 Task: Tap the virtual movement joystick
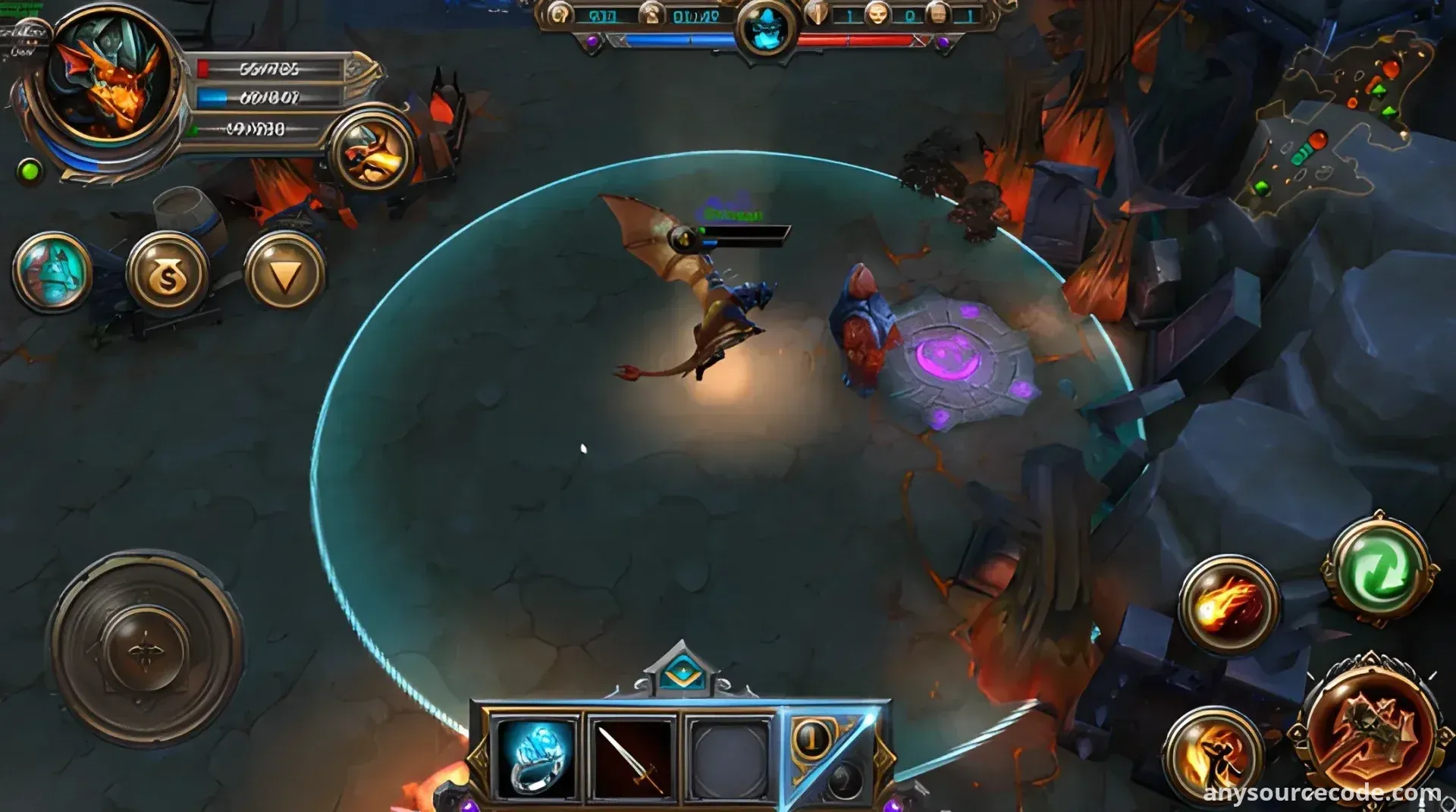click(x=145, y=648)
